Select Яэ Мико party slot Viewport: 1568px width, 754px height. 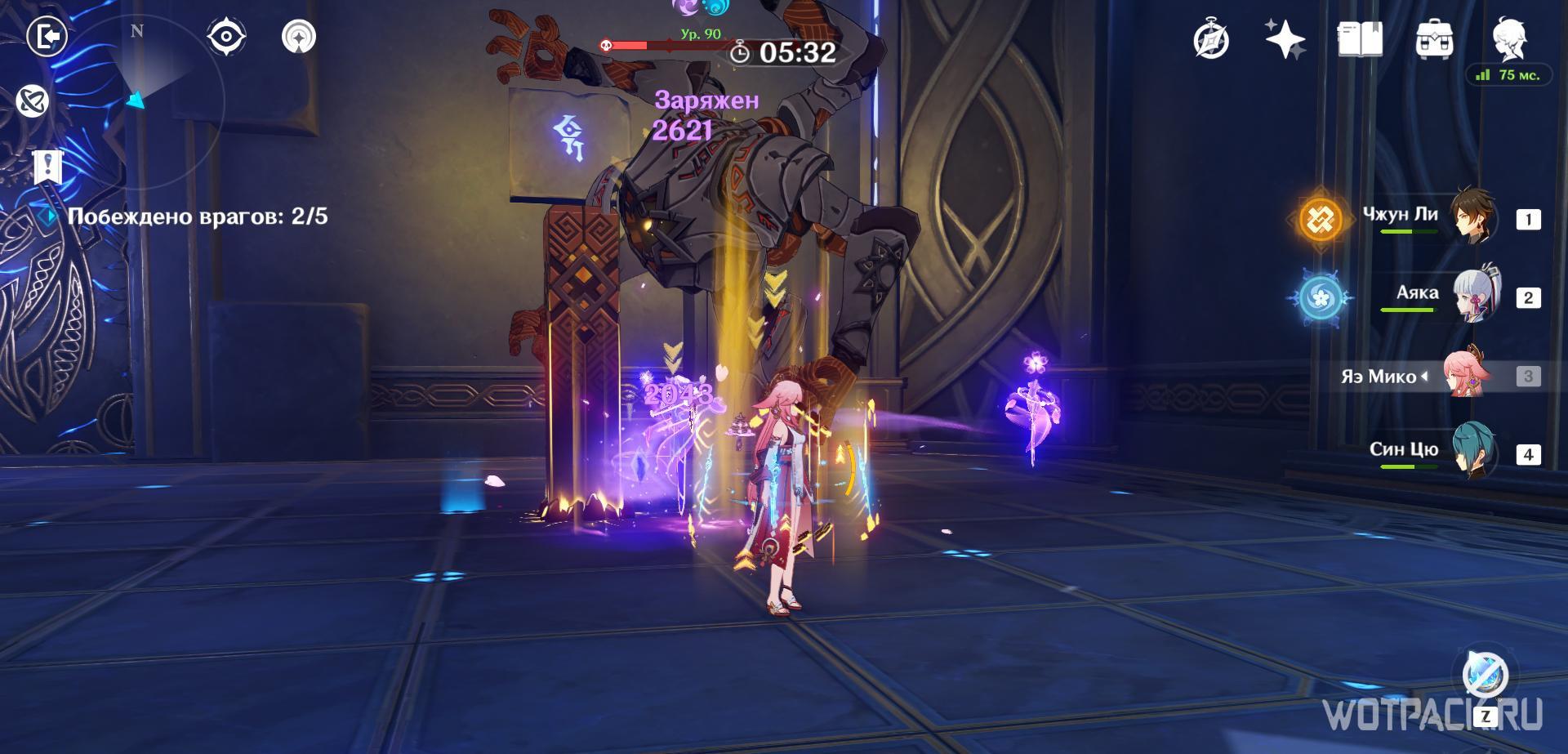click(1468, 376)
